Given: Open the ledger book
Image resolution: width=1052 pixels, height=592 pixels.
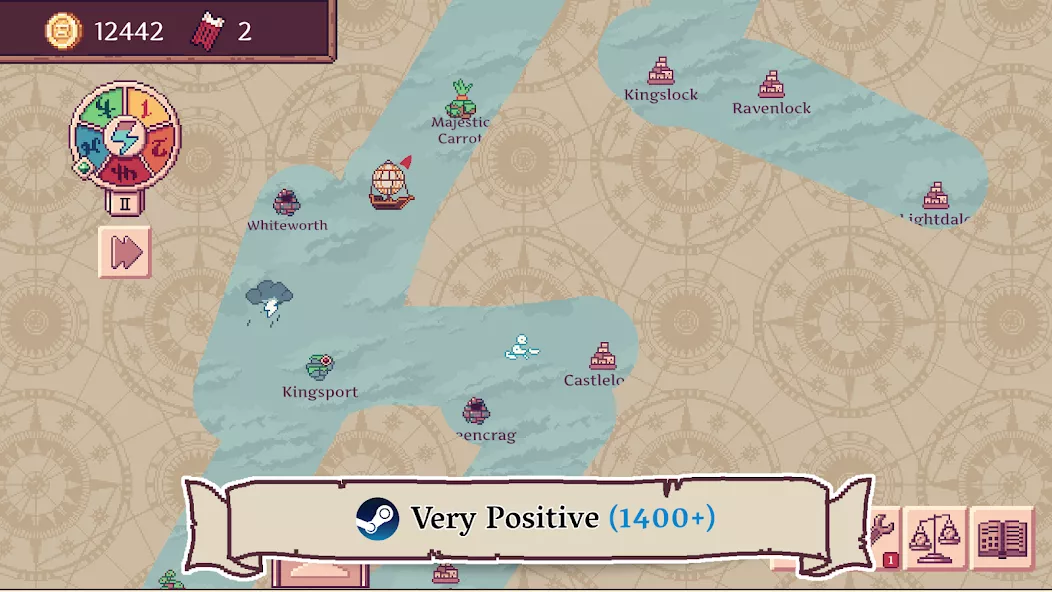Looking at the screenshot, I should (1002, 538).
